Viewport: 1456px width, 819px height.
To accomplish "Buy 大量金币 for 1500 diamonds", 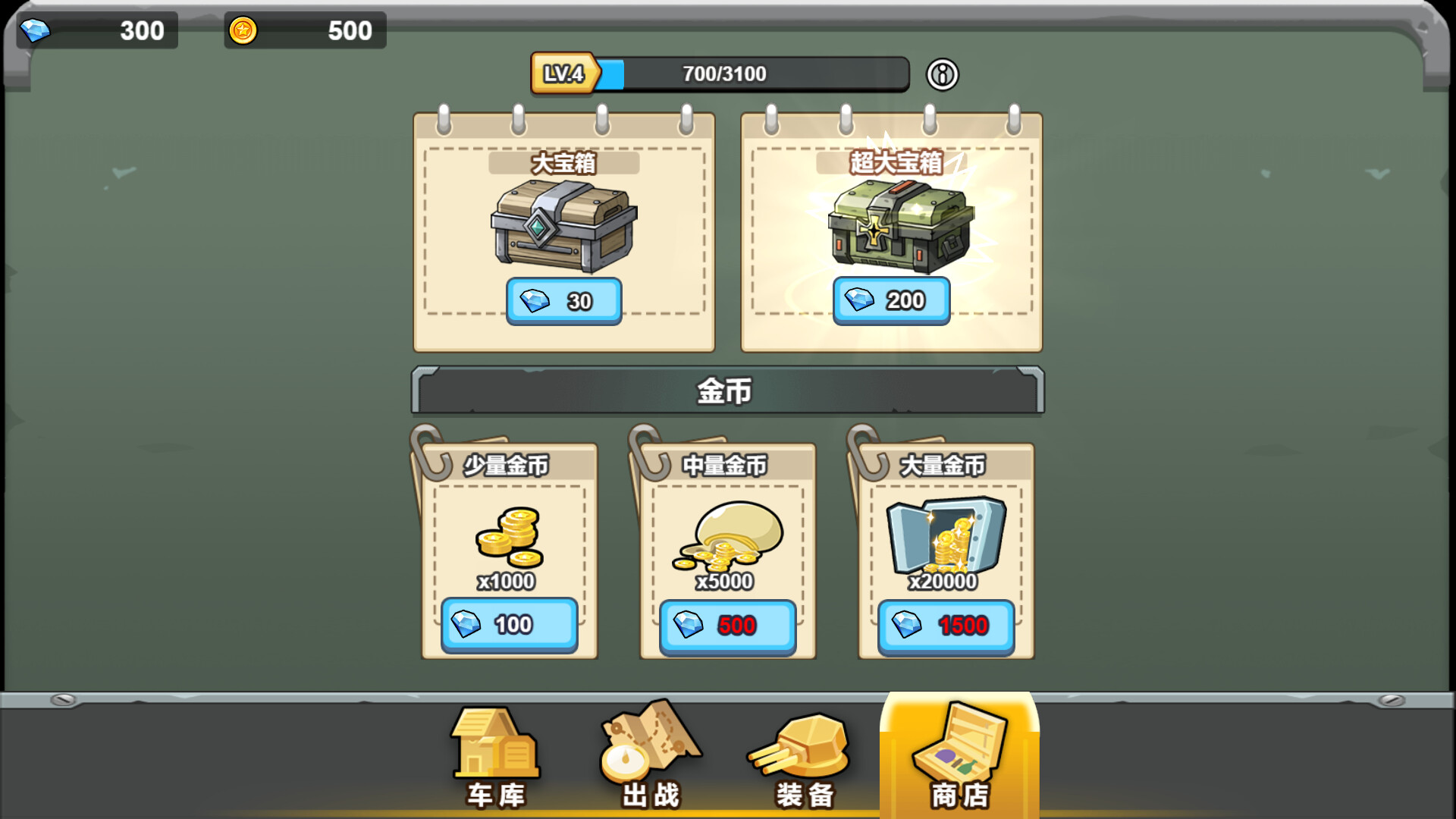I will [x=946, y=627].
